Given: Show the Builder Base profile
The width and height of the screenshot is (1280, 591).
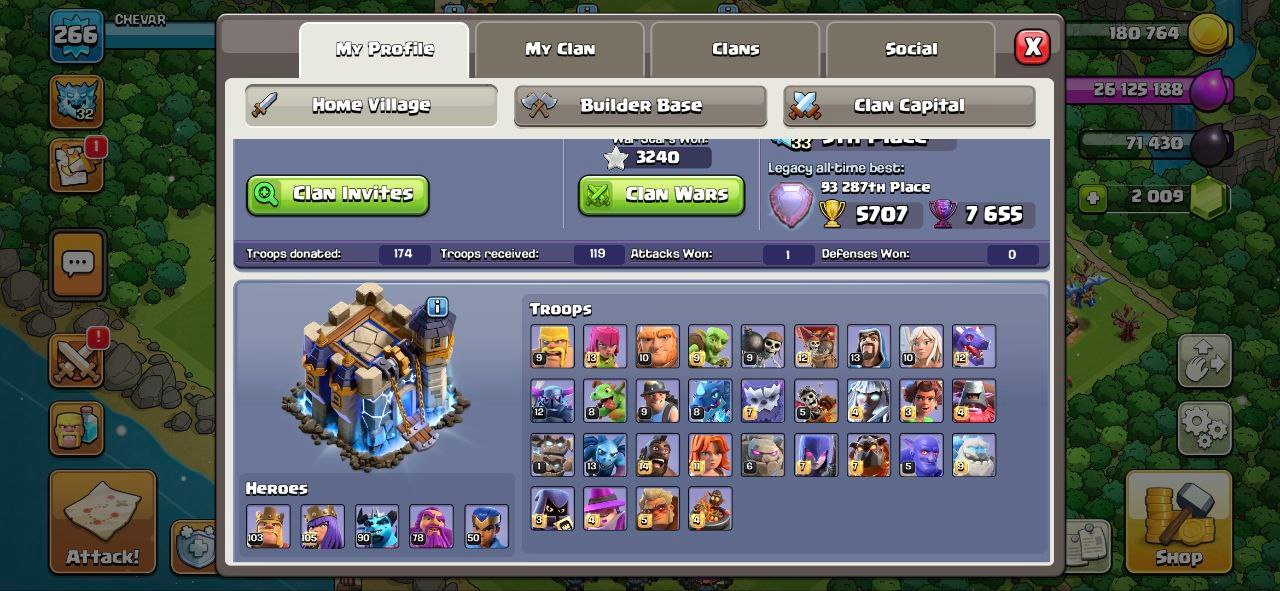Looking at the screenshot, I should tap(640, 105).
